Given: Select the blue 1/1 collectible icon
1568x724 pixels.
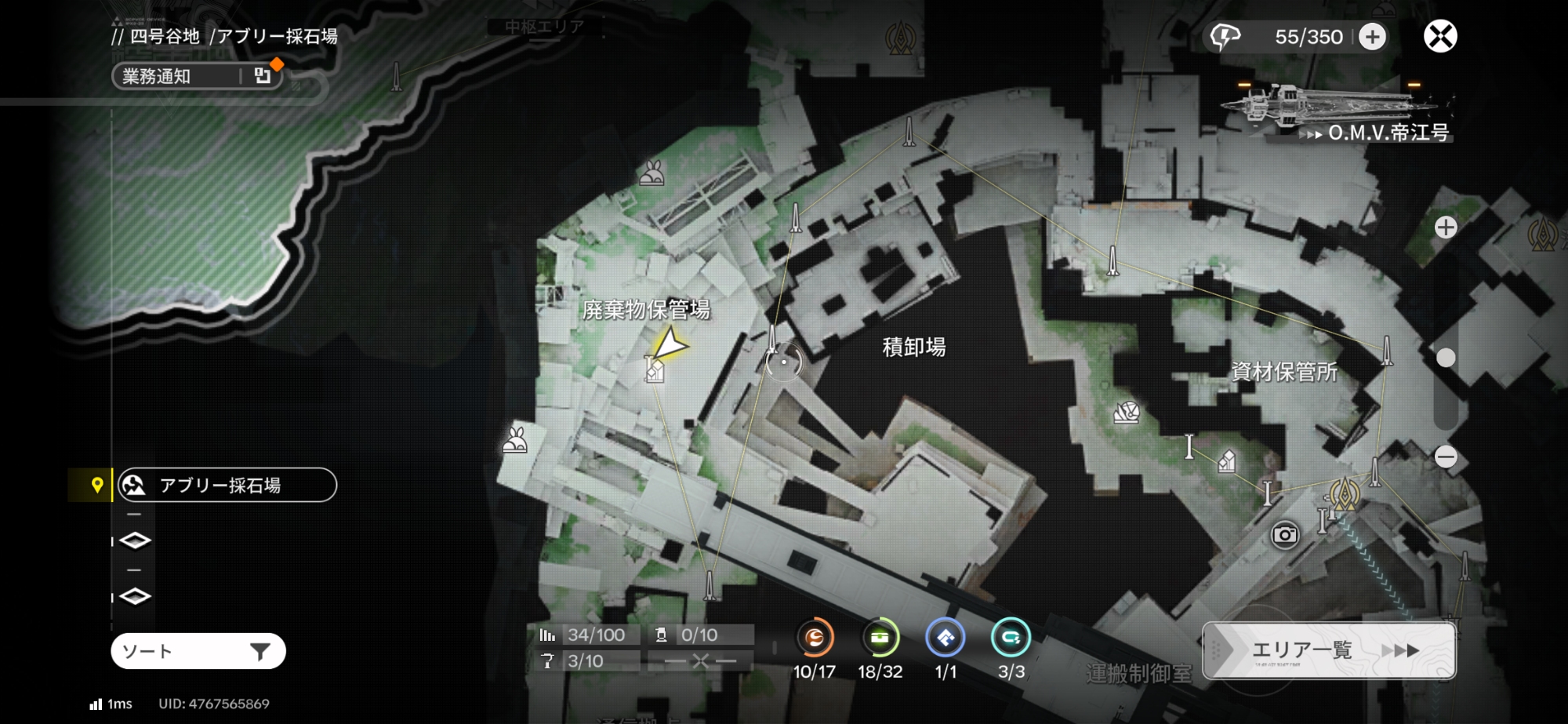Looking at the screenshot, I should 946,639.
